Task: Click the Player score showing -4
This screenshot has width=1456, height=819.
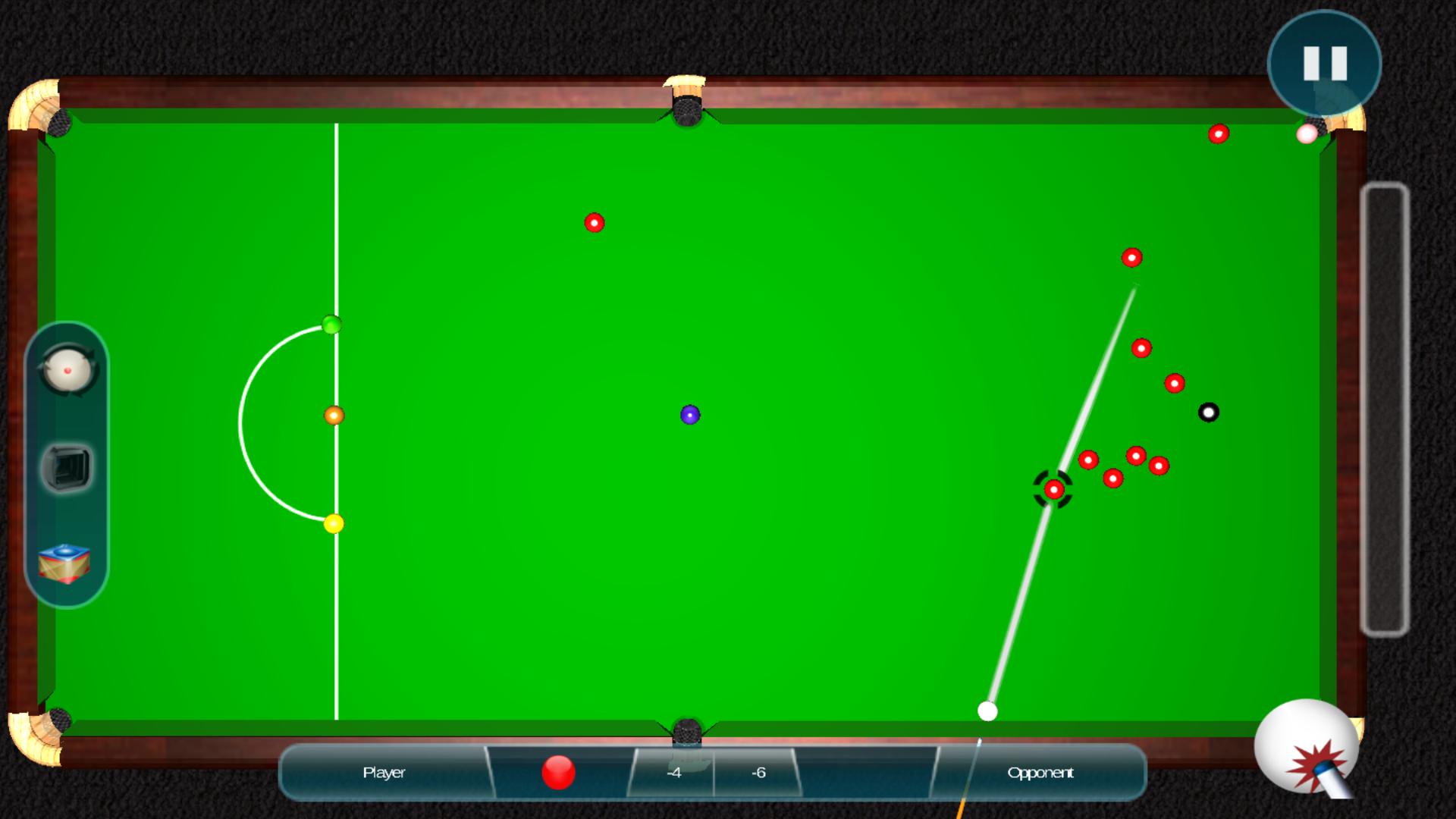Action: [673, 772]
